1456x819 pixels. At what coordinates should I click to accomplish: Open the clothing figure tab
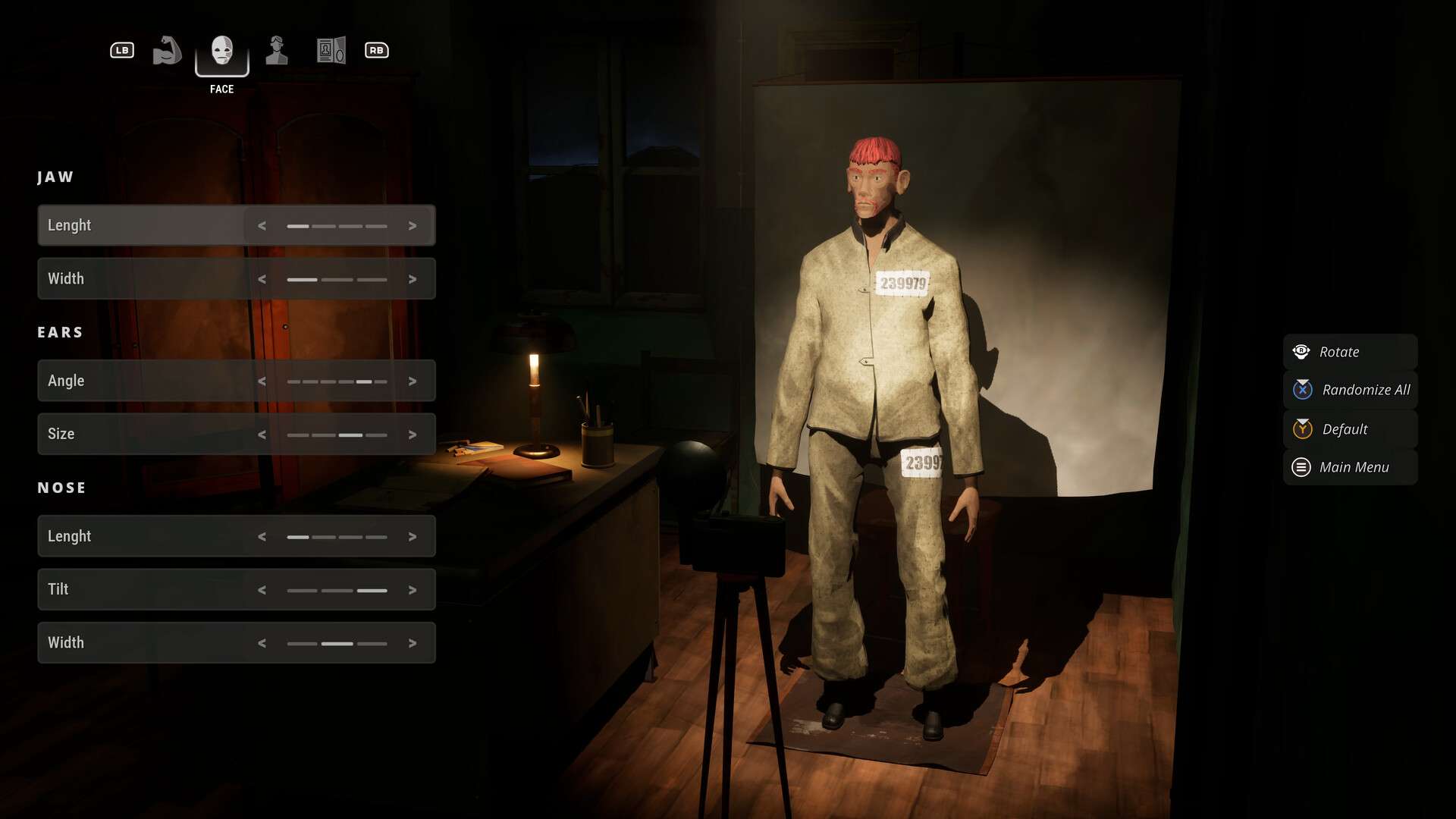277,51
